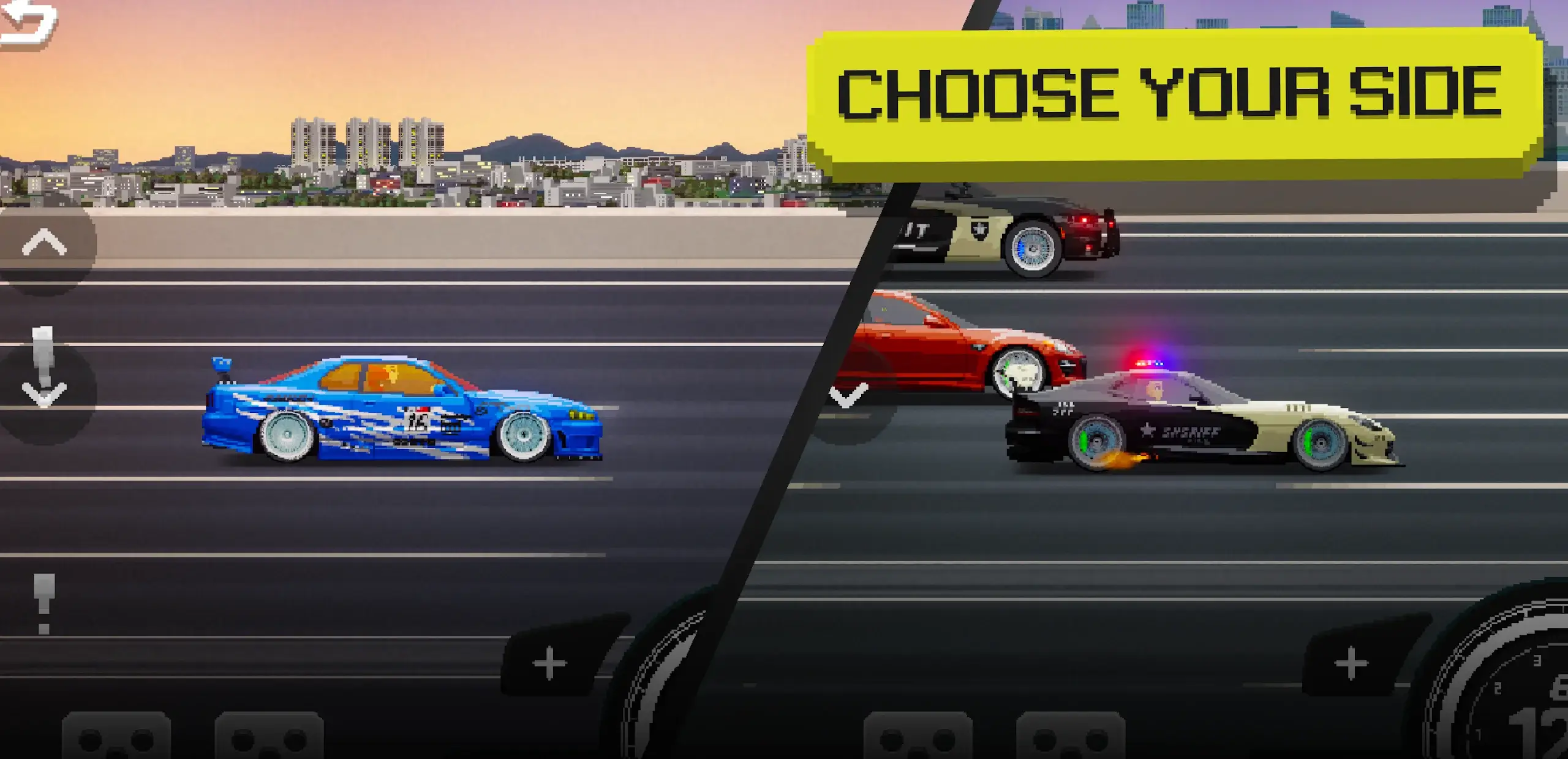Shift up with the plus paddle beside the blue car's road
1568x759 pixels.
[x=550, y=663]
